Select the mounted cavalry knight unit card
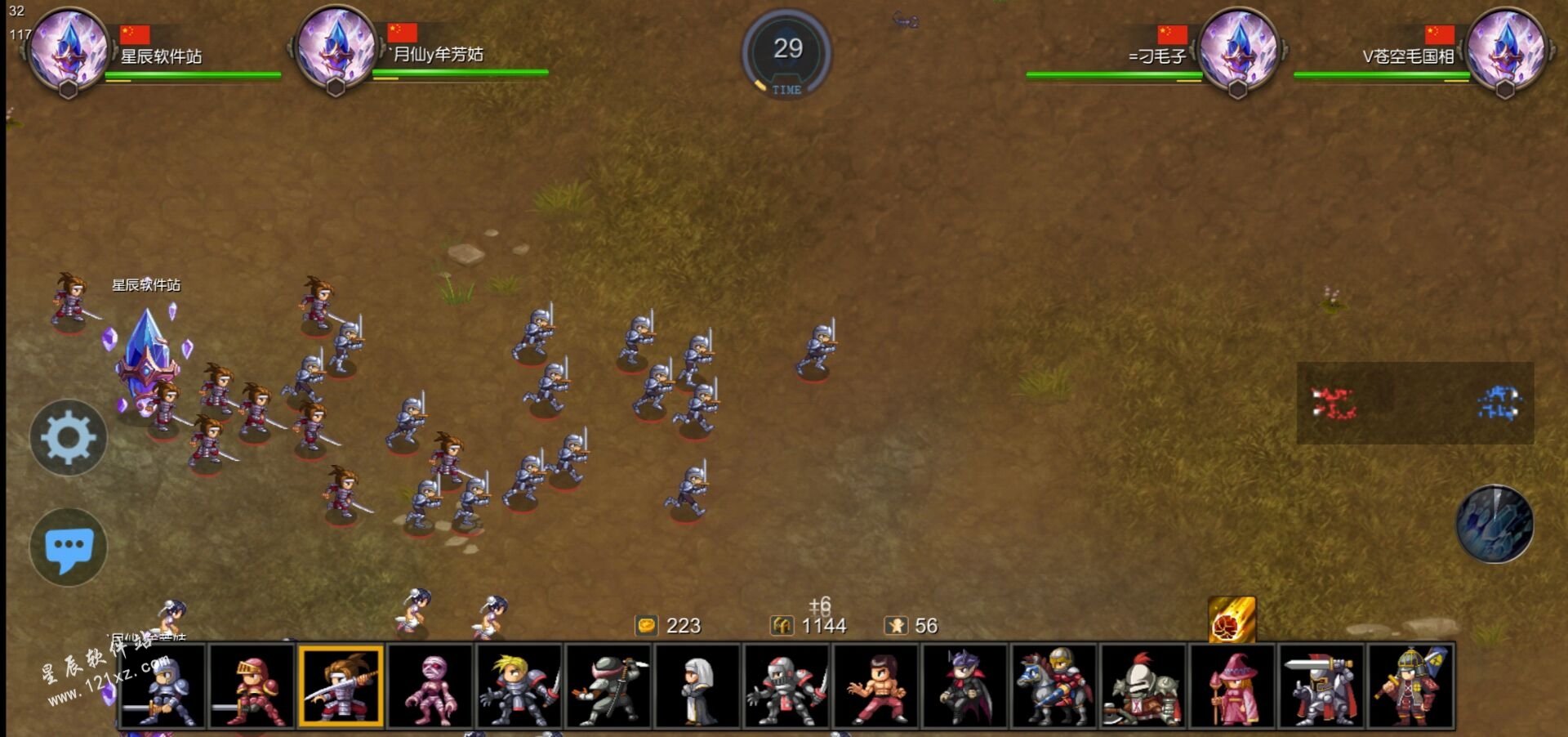This screenshot has height=737, width=1568. [1054, 686]
